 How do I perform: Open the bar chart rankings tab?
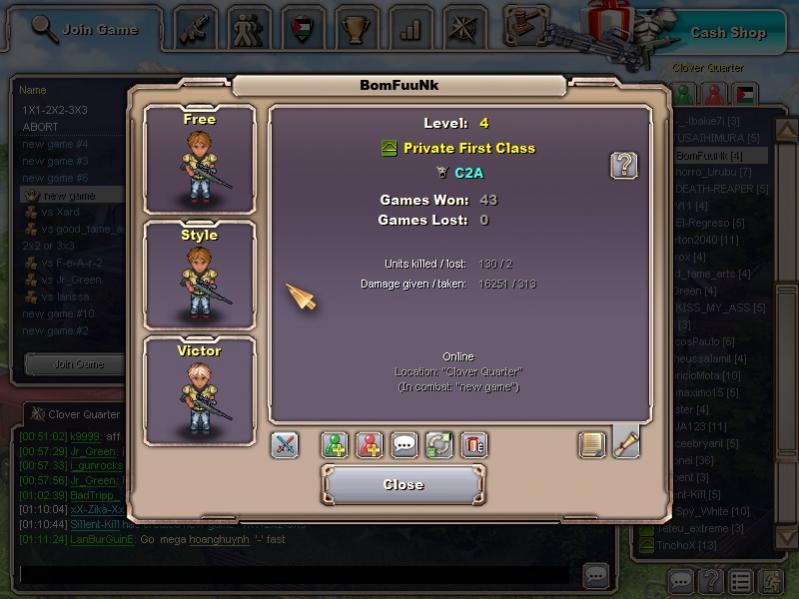(410, 28)
